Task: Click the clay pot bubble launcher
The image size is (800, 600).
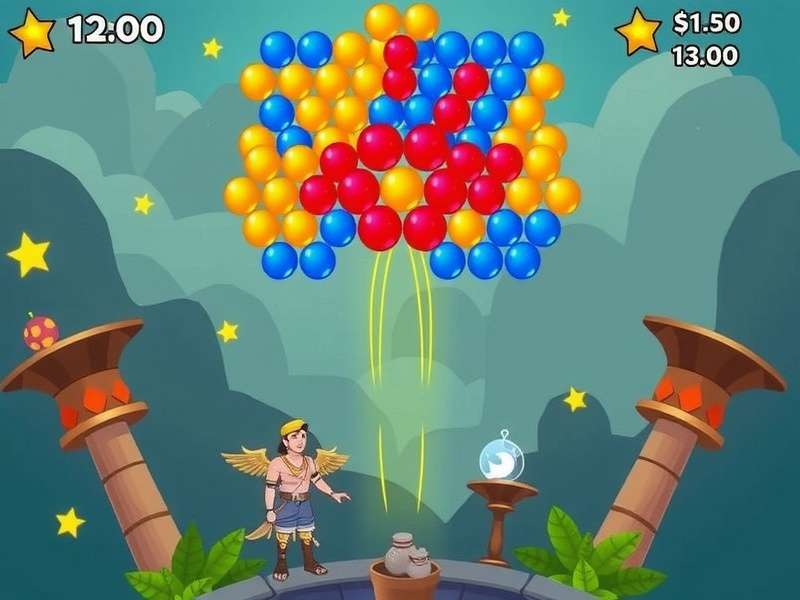Action: [x=407, y=557]
